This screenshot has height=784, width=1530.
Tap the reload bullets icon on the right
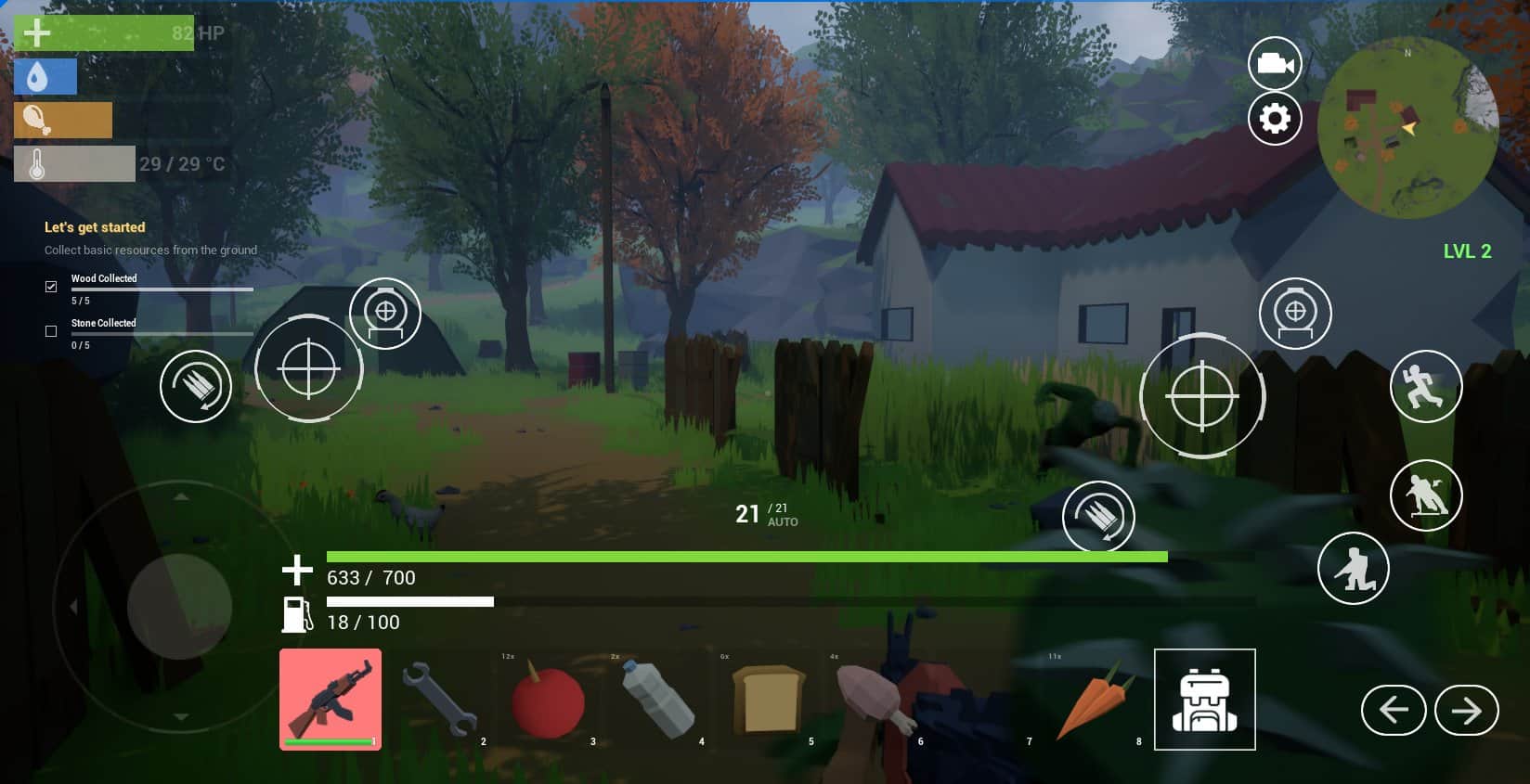pos(1100,517)
